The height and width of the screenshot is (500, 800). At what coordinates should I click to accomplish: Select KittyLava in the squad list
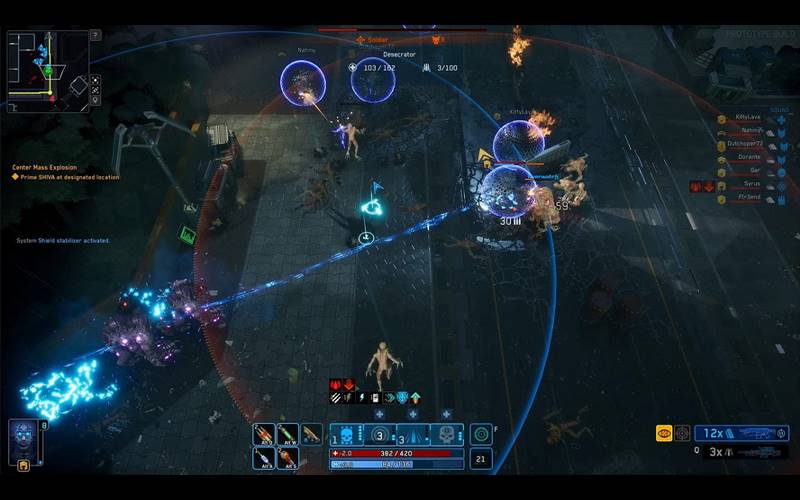pyautogui.click(x=748, y=117)
